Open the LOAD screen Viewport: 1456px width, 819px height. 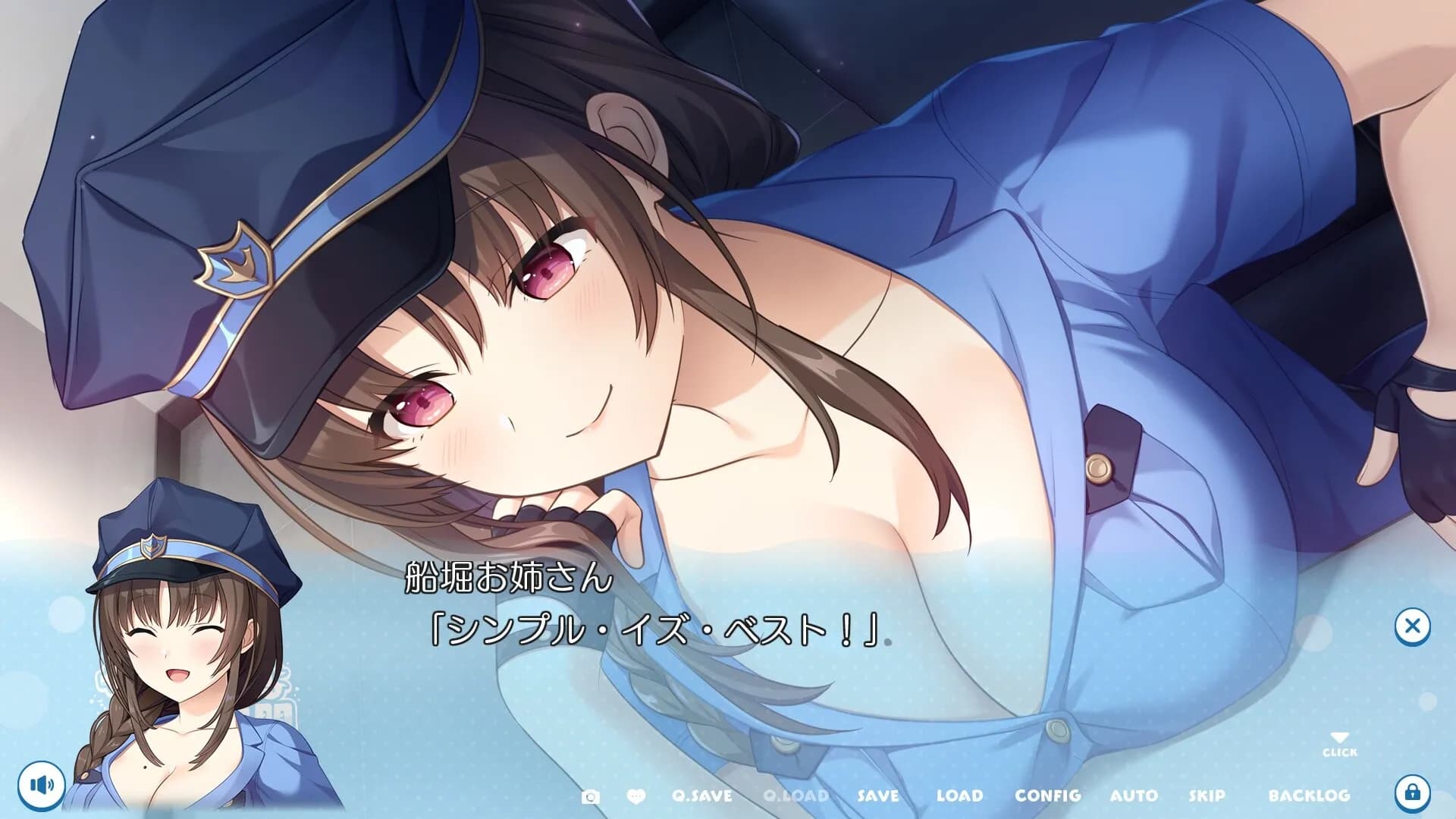pyautogui.click(x=961, y=796)
